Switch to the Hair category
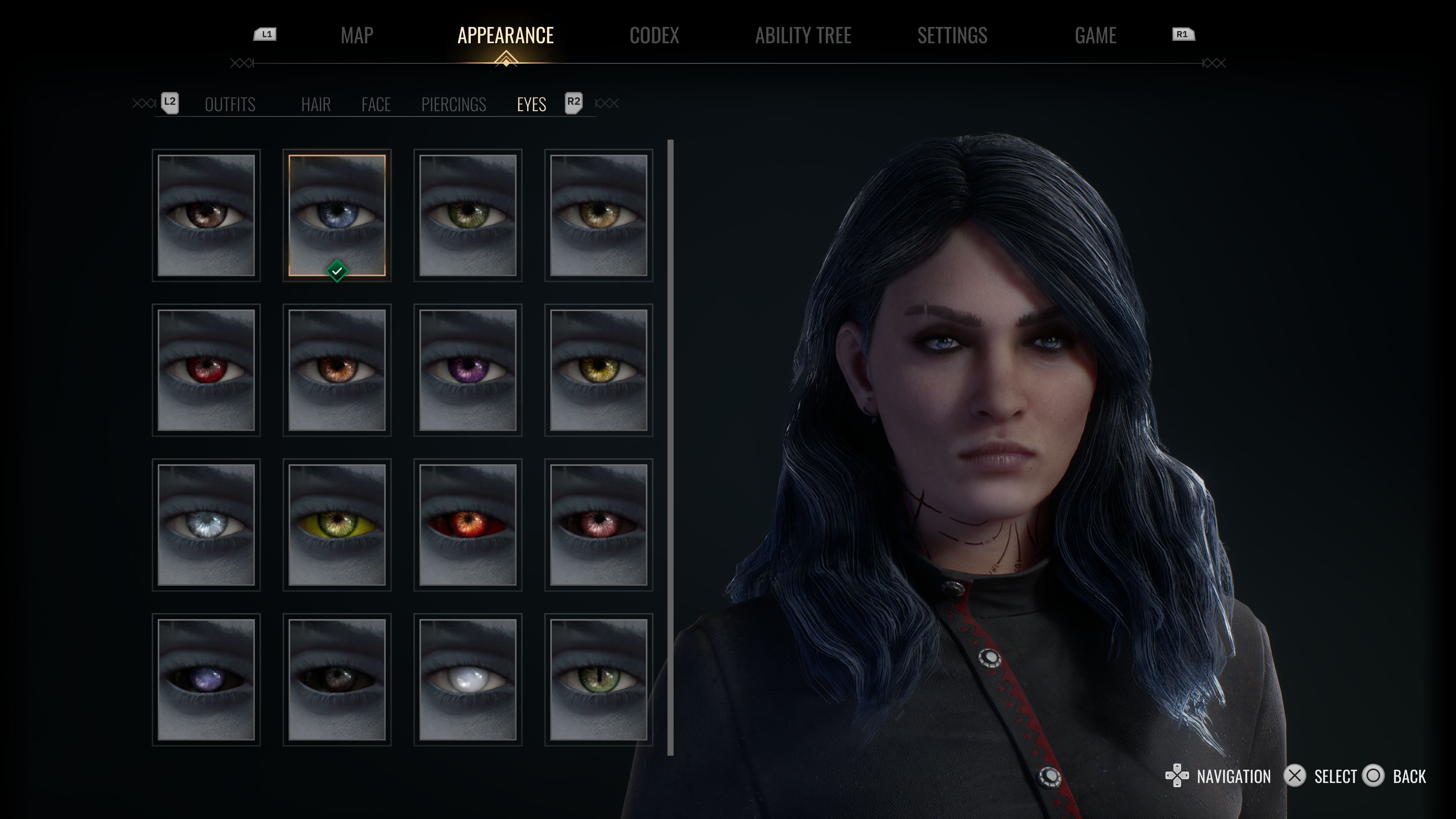The image size is (1456, 819). 316,105
